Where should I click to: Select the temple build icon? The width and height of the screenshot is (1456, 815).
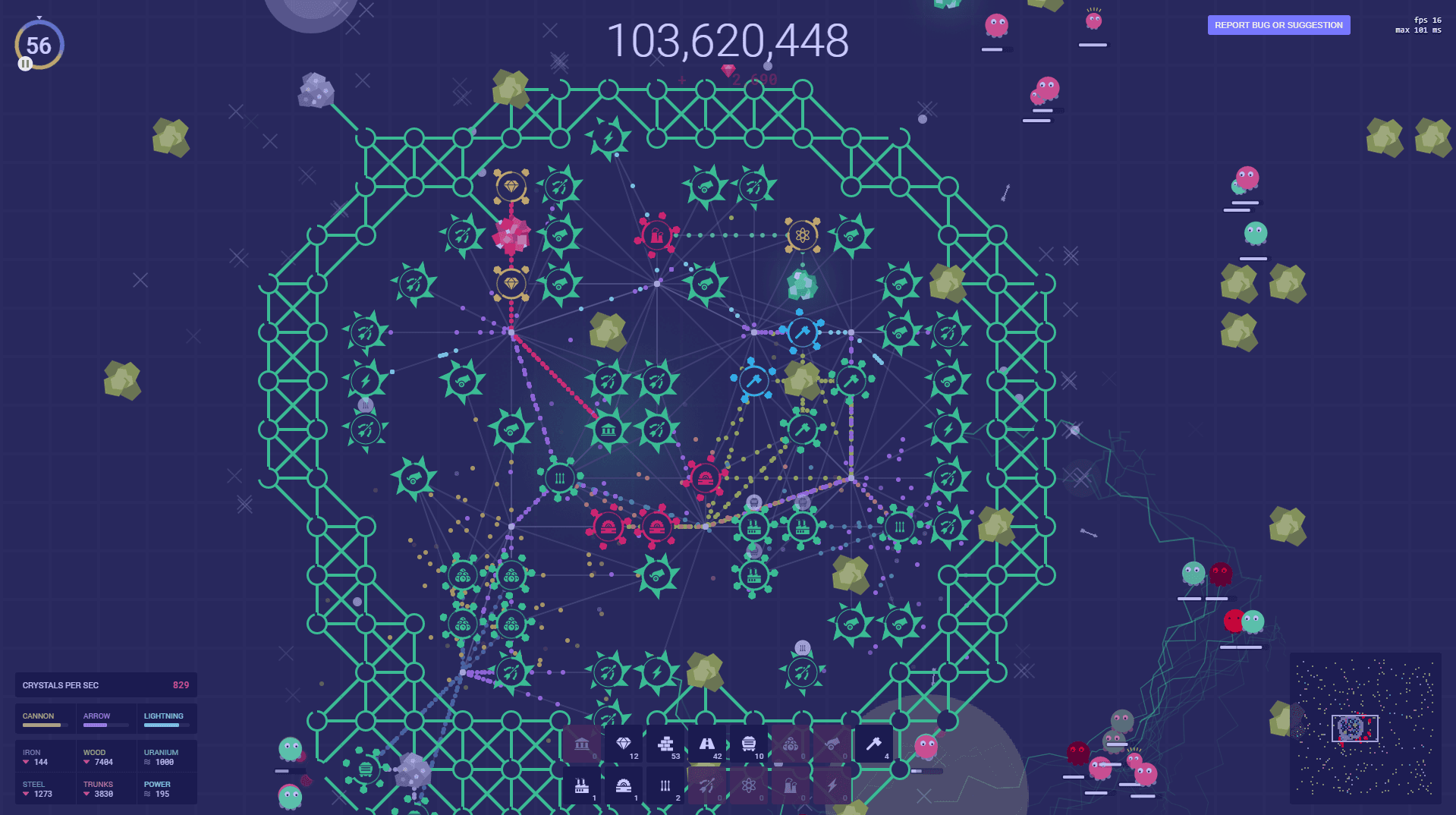click(583, 744)
